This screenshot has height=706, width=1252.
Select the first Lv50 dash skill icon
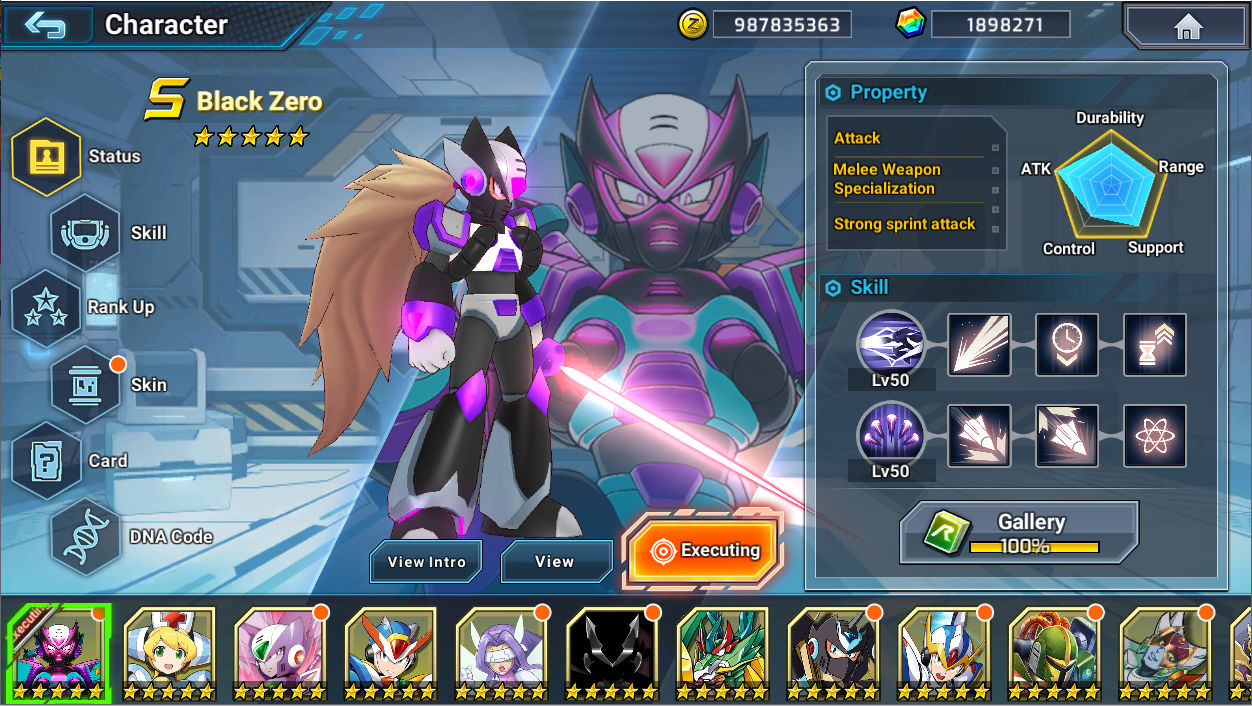[891, 344]
